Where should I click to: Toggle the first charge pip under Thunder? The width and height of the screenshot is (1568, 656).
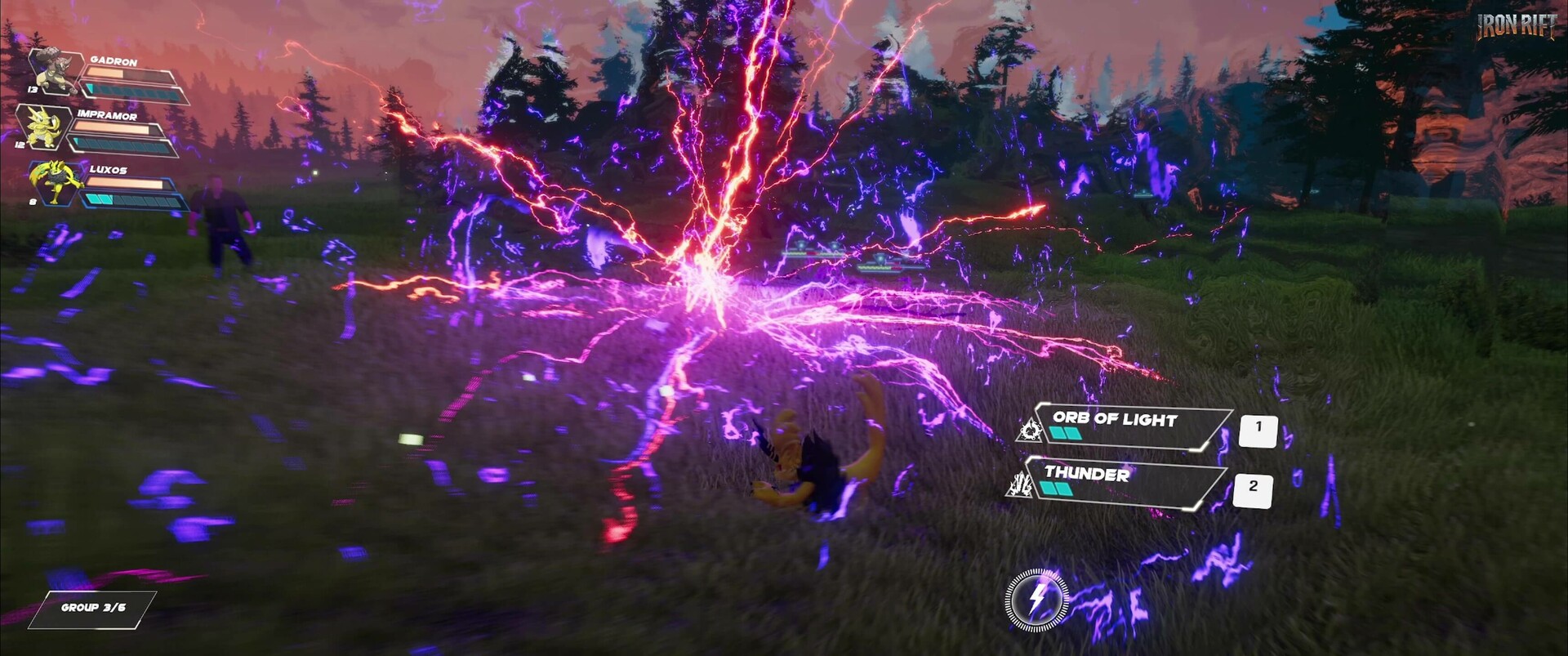point(1045,489)
